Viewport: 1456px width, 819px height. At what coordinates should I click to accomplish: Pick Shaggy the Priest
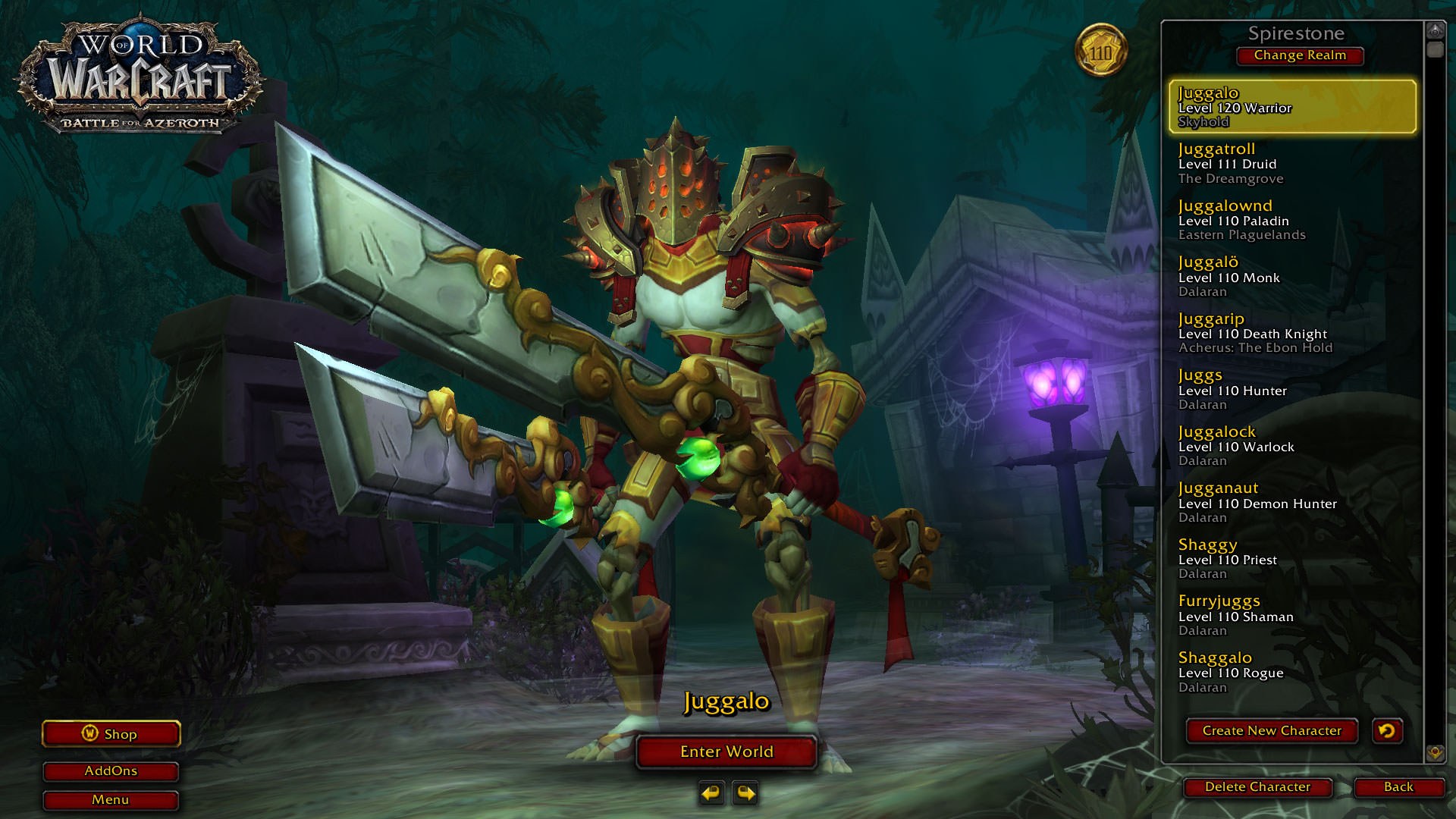[x=1292, y=559]
